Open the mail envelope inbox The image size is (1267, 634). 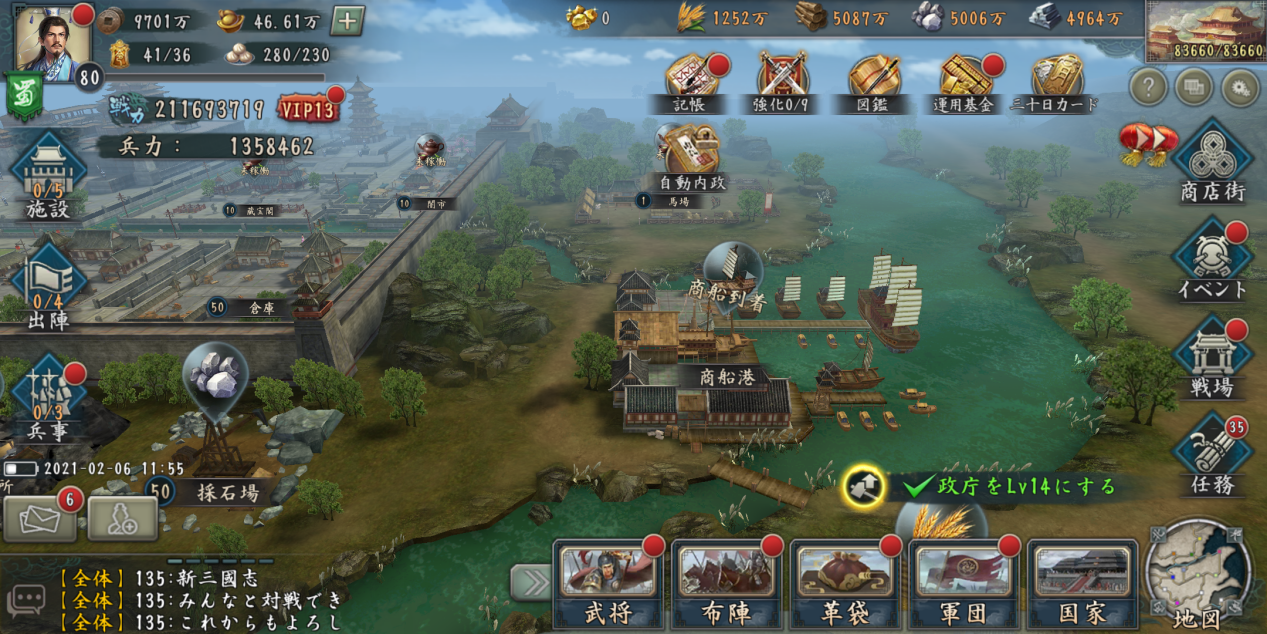tap(40, 518)
